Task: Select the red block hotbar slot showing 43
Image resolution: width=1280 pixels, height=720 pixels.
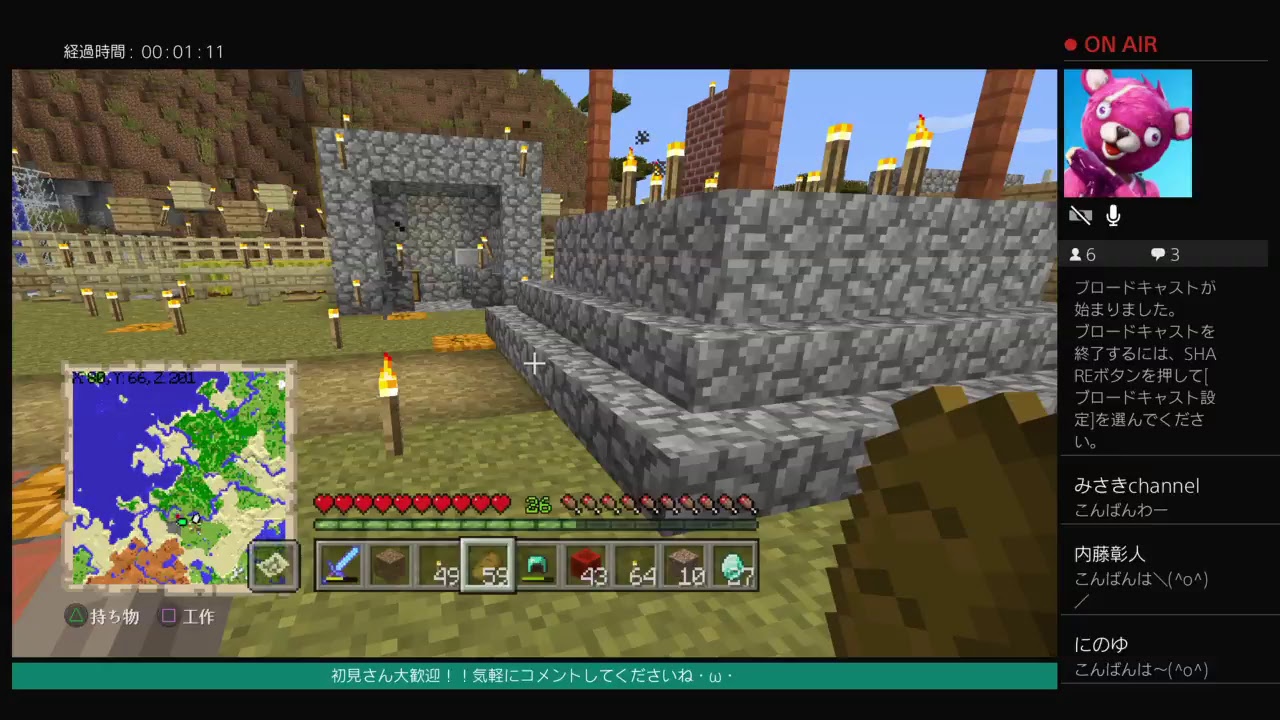Action: click(587, 566)
